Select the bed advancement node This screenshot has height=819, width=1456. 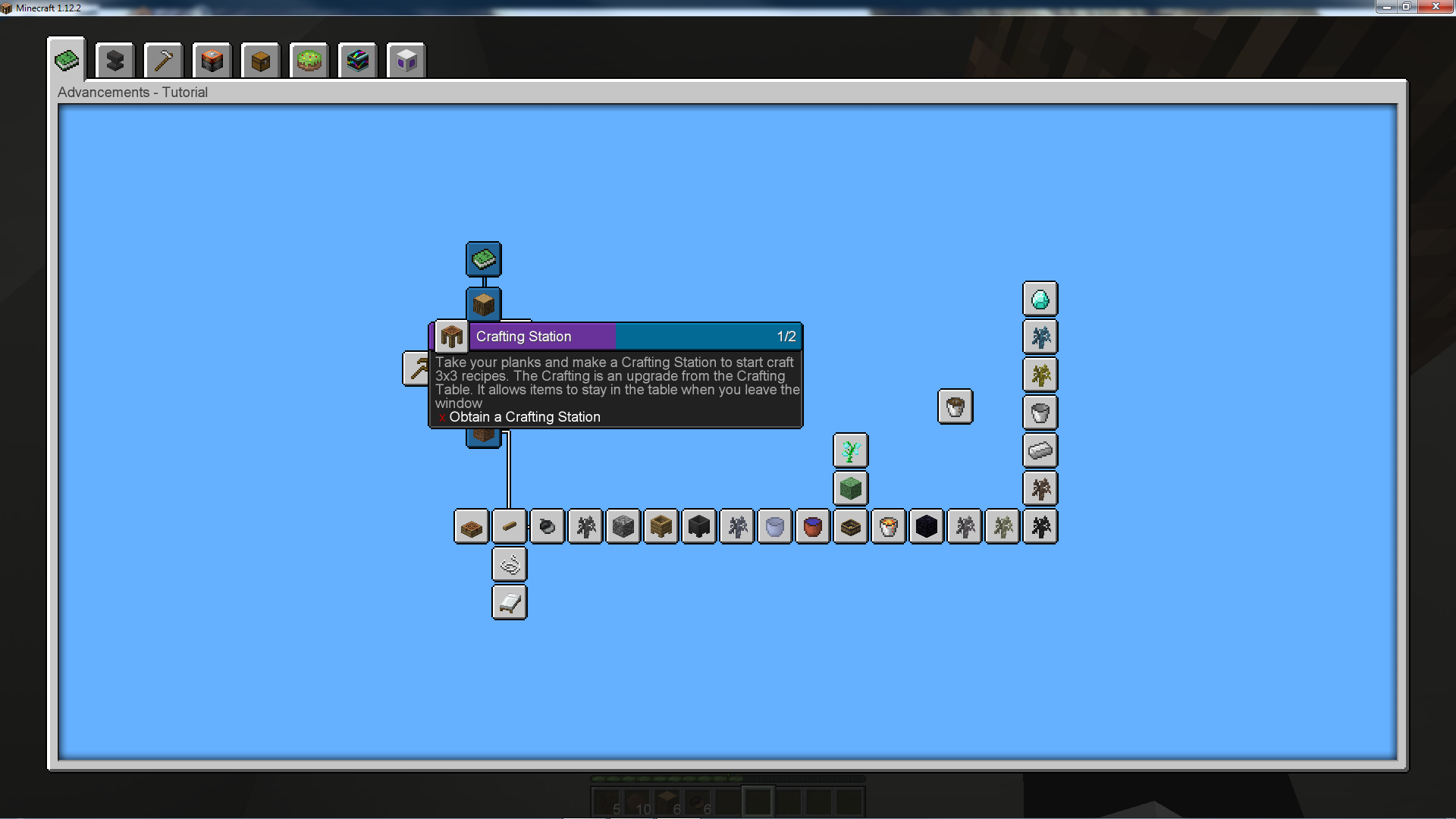(x=509, y=601)
